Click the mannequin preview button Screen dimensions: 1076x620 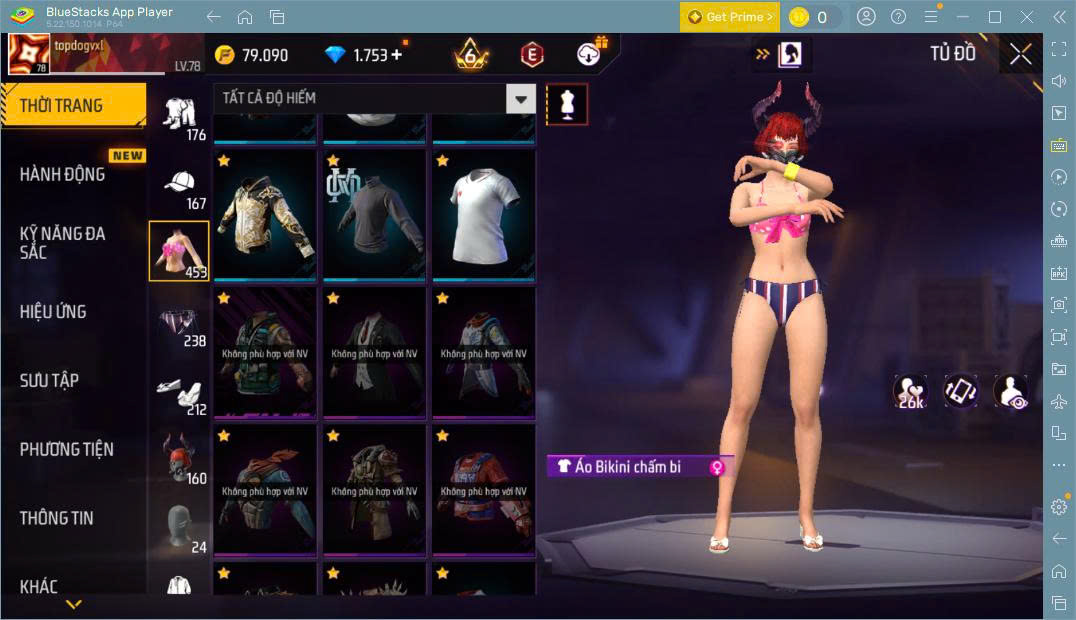coord(567,104)
